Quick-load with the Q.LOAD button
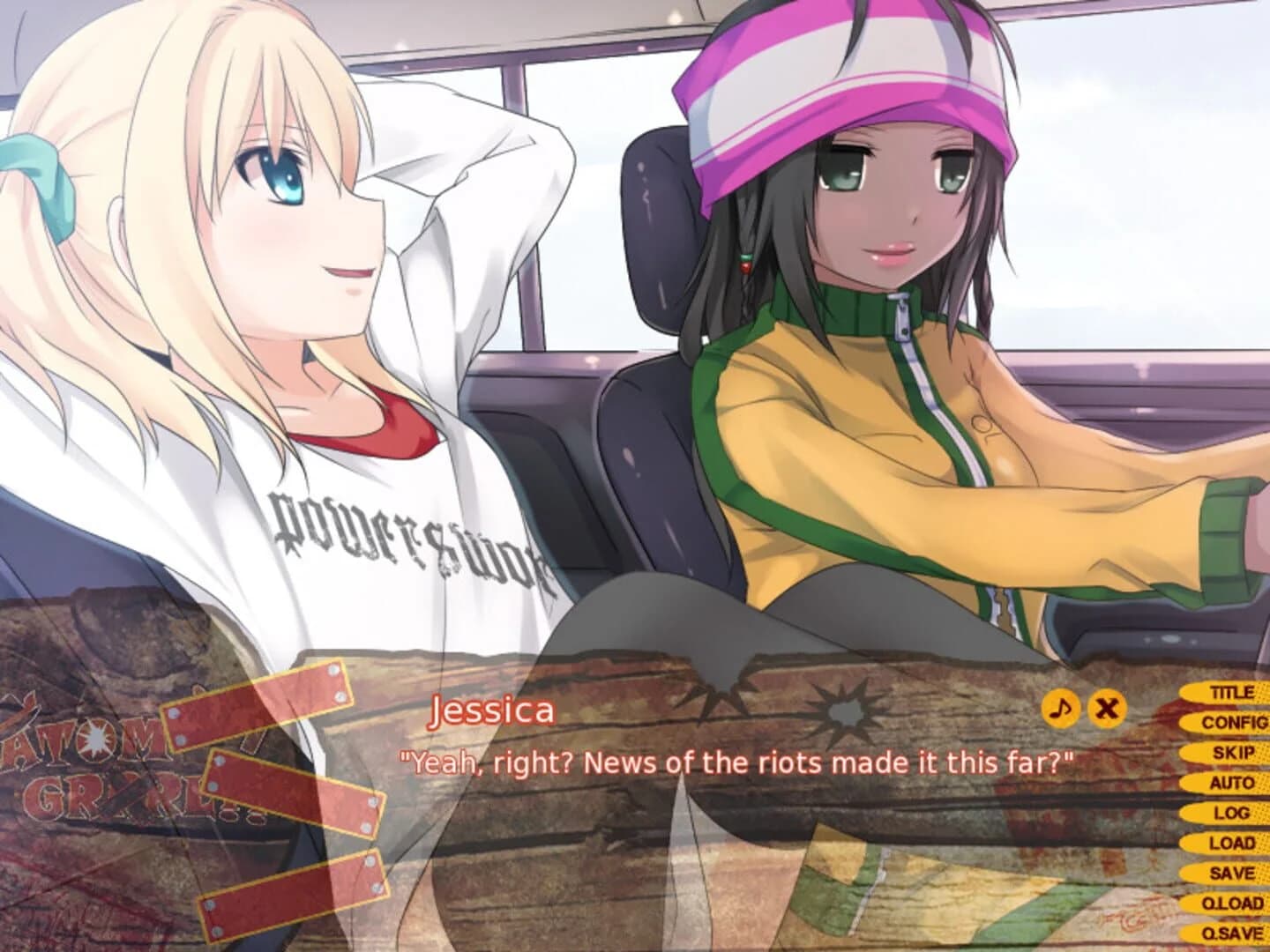This screenshot has height=952, width=1270. [x=1235, y=904]
